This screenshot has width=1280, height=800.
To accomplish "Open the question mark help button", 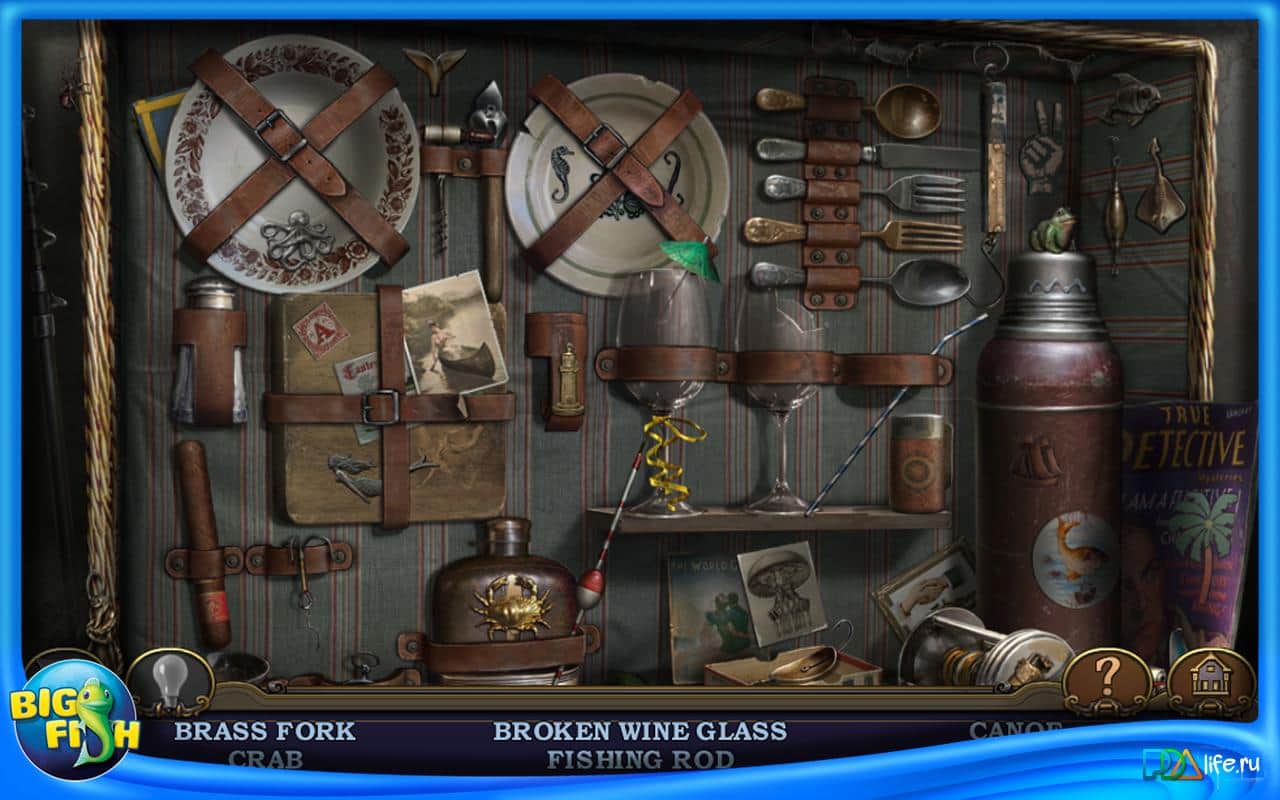I will click(x=1105, y=683).
